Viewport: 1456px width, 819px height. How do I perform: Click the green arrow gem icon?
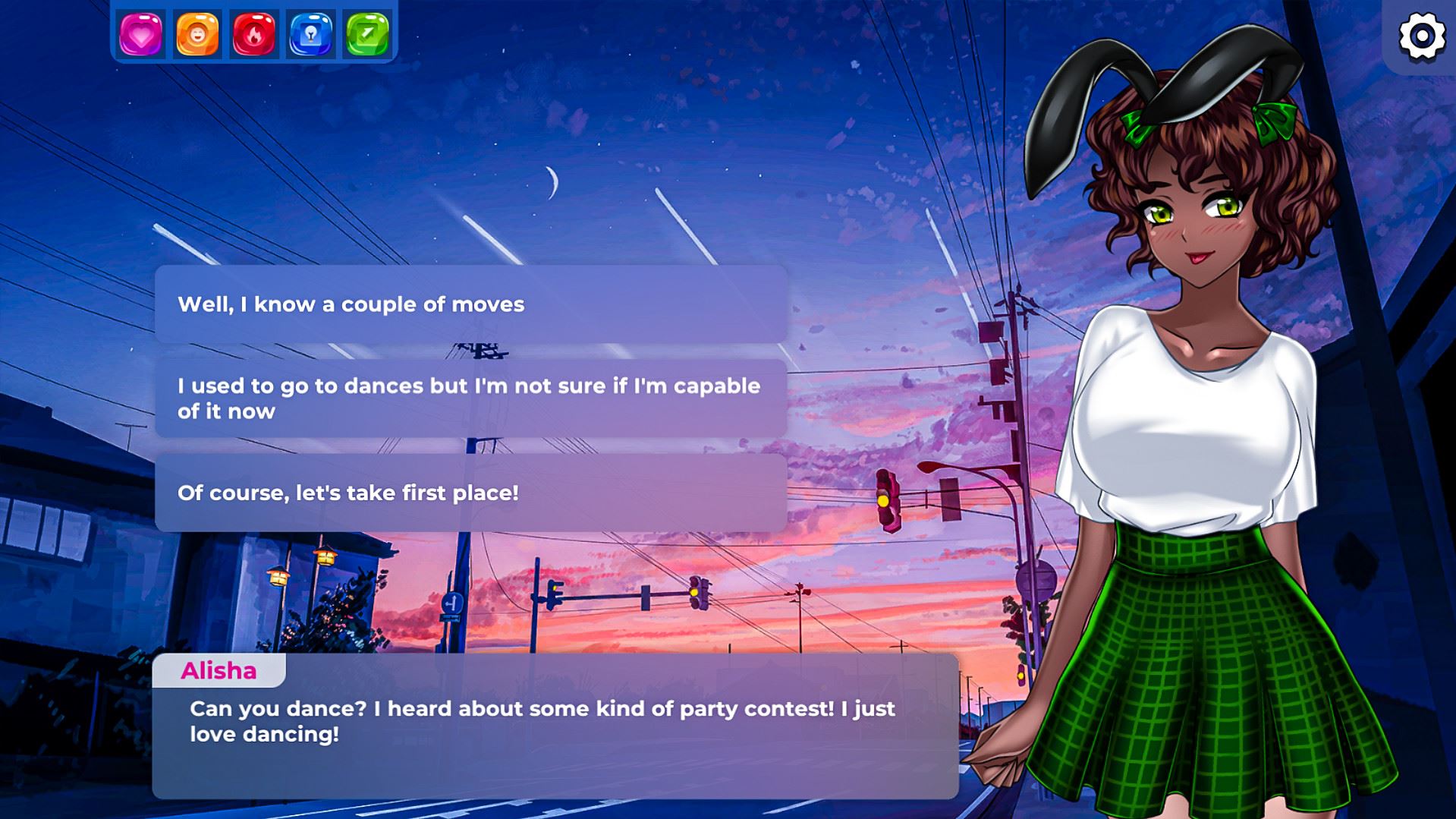[368, 34]
